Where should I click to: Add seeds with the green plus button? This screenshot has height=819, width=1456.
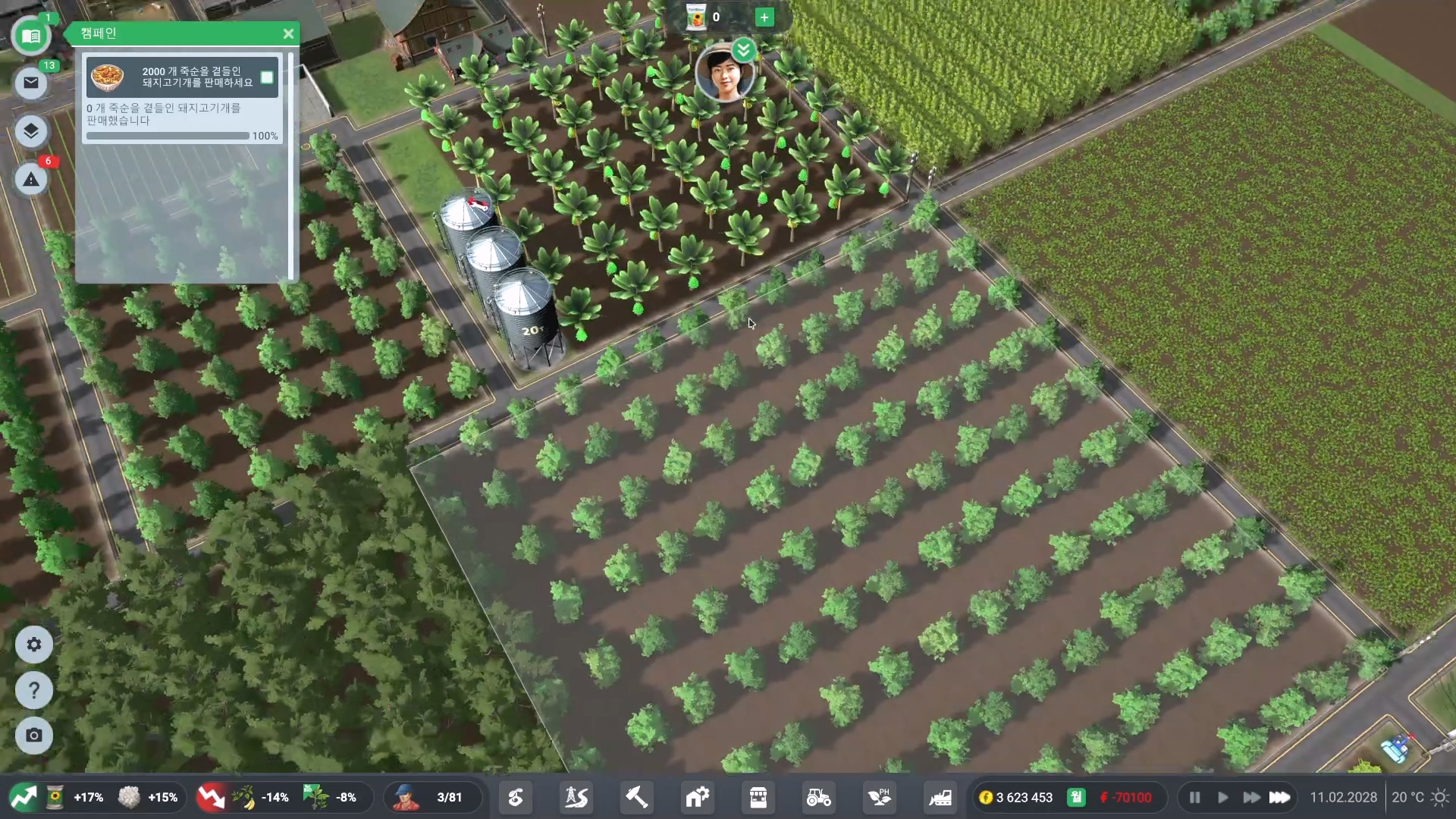(764, 17)
